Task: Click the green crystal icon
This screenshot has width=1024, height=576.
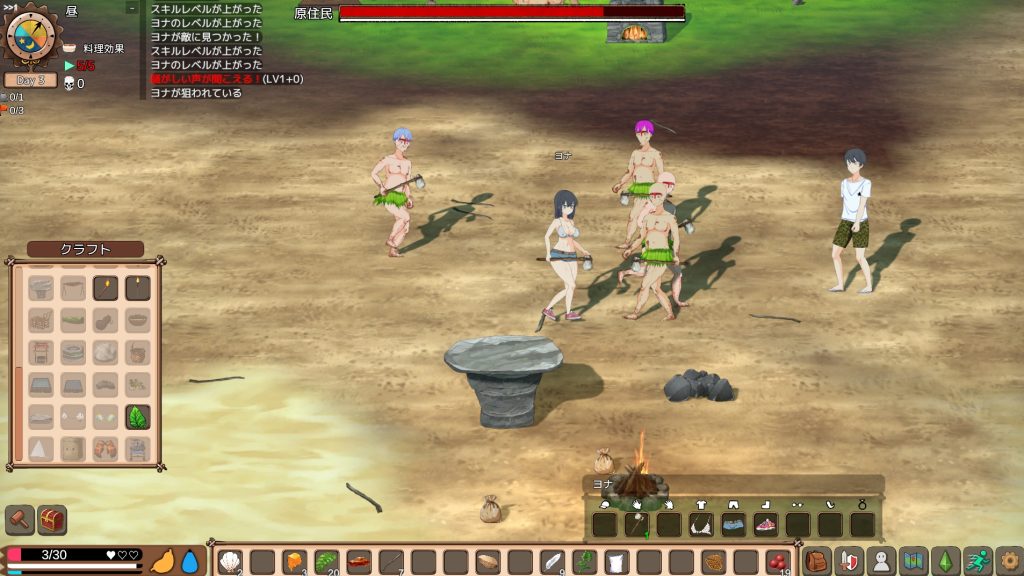Action: click(945, 561)
